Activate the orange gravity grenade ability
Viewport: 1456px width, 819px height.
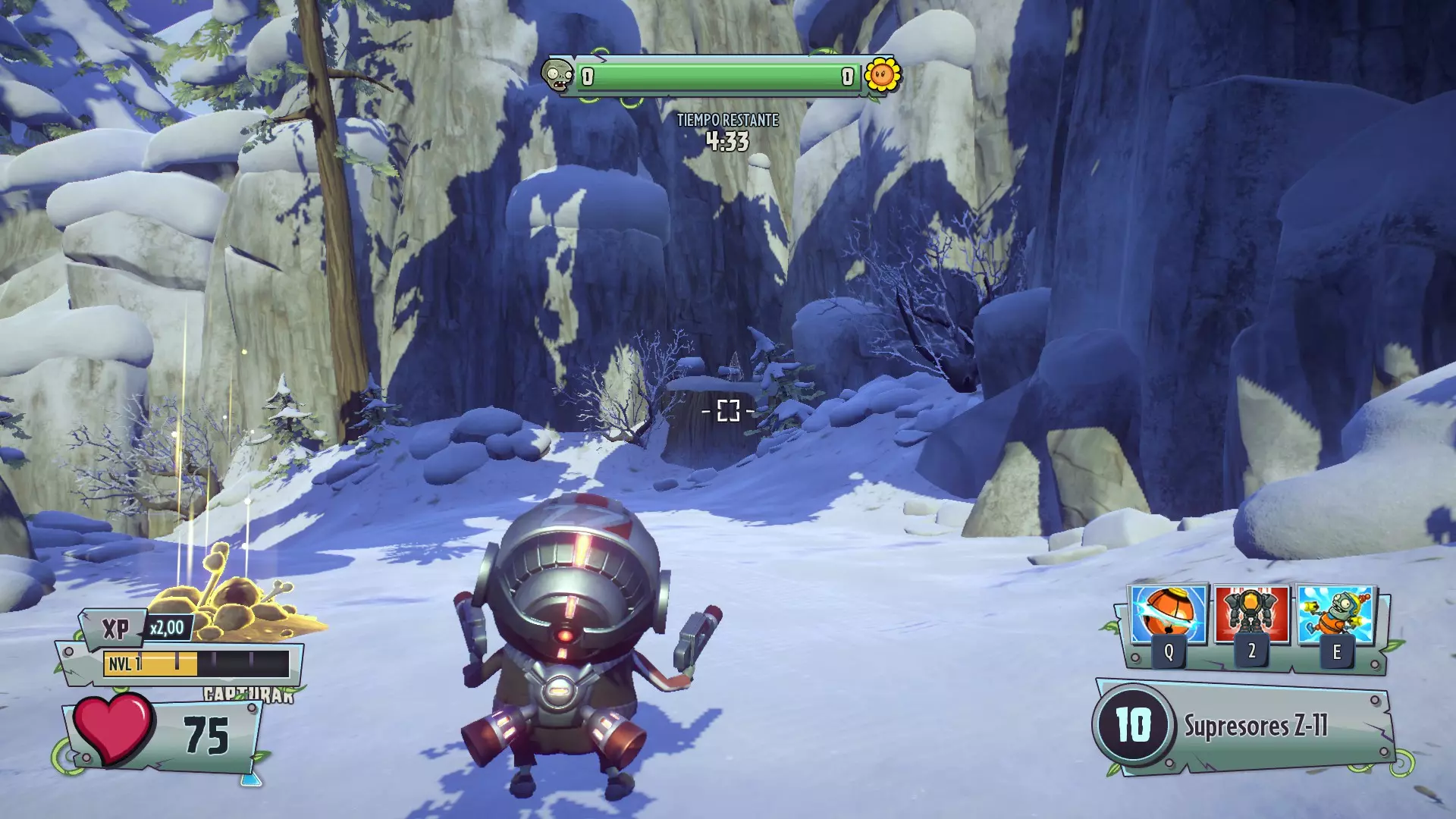click(x=1168, y=614)
